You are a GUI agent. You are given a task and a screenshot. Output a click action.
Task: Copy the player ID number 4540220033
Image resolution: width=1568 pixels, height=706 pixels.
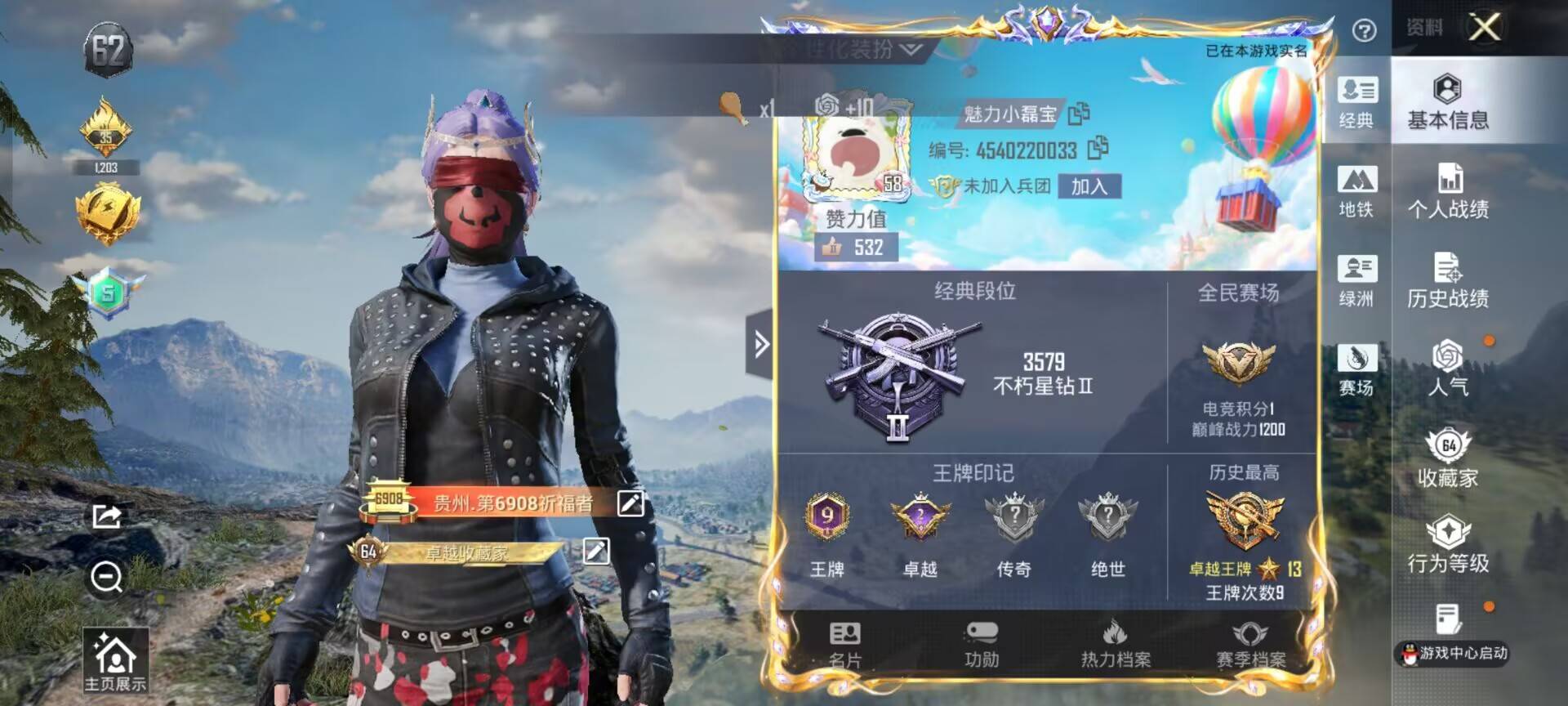1098,148
